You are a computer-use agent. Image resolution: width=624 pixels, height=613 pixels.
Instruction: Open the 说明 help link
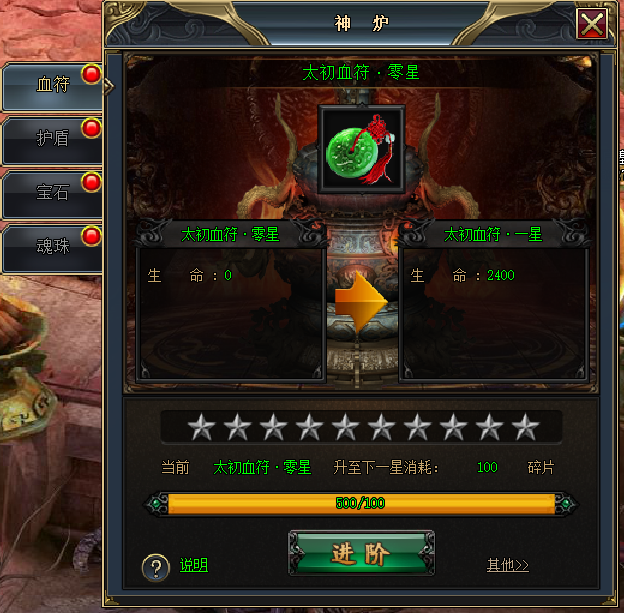(x=194, y=565)
